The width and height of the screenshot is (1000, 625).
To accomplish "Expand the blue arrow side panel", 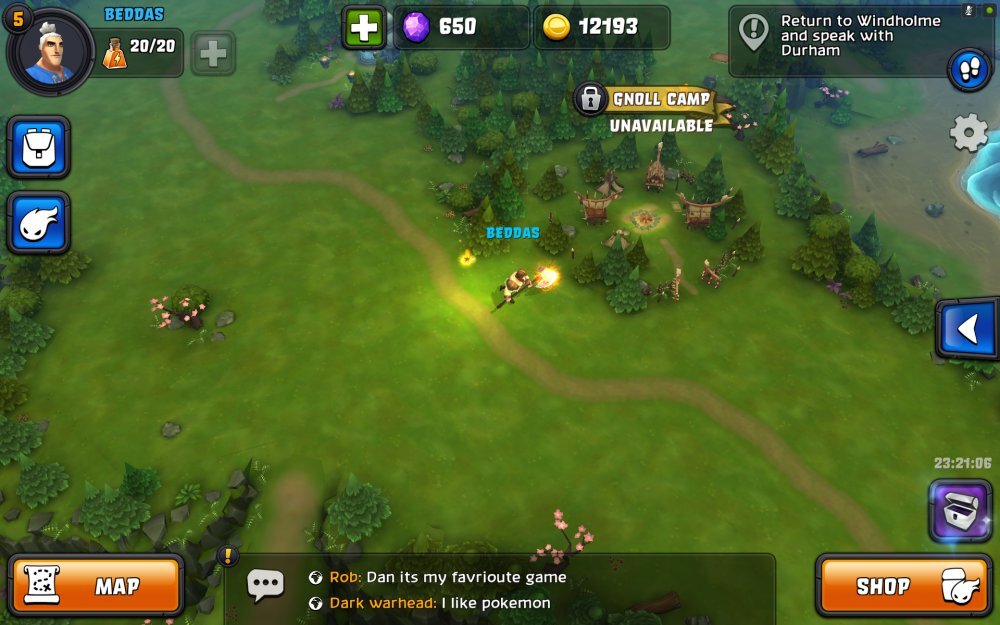I will point(967,329).
